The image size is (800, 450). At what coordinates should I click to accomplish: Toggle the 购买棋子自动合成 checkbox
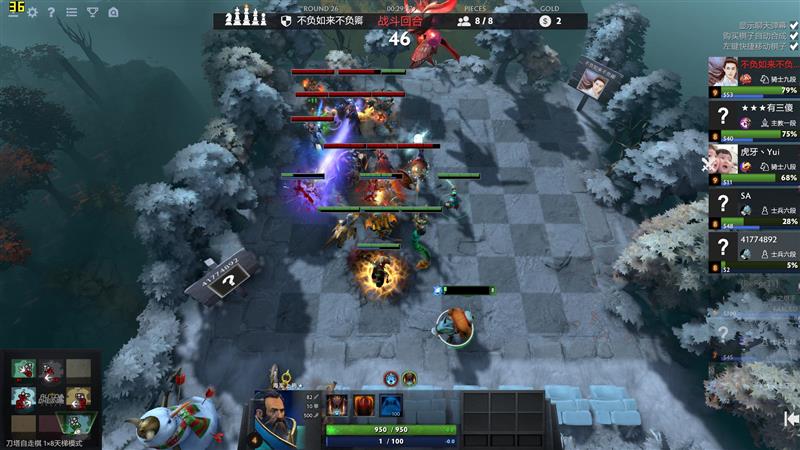click(793, 35)
